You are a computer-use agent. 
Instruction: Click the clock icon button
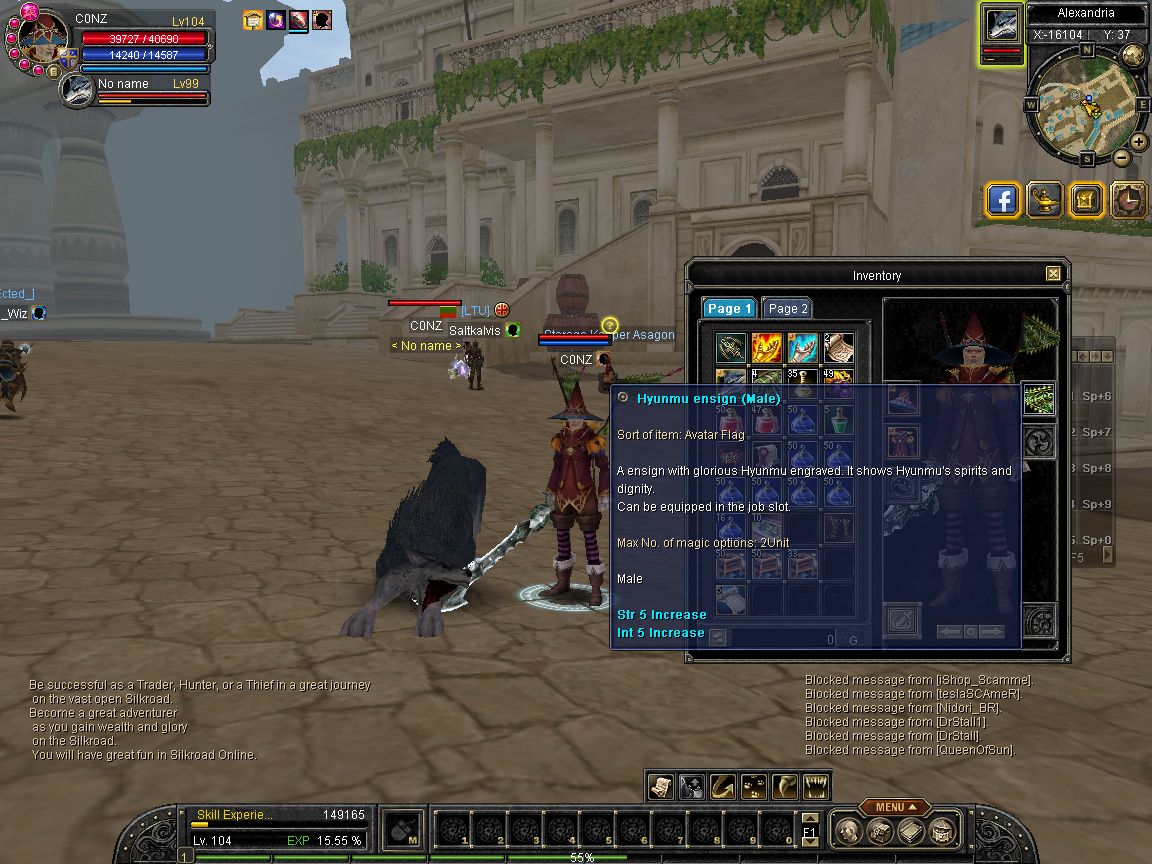[1128, 200]
